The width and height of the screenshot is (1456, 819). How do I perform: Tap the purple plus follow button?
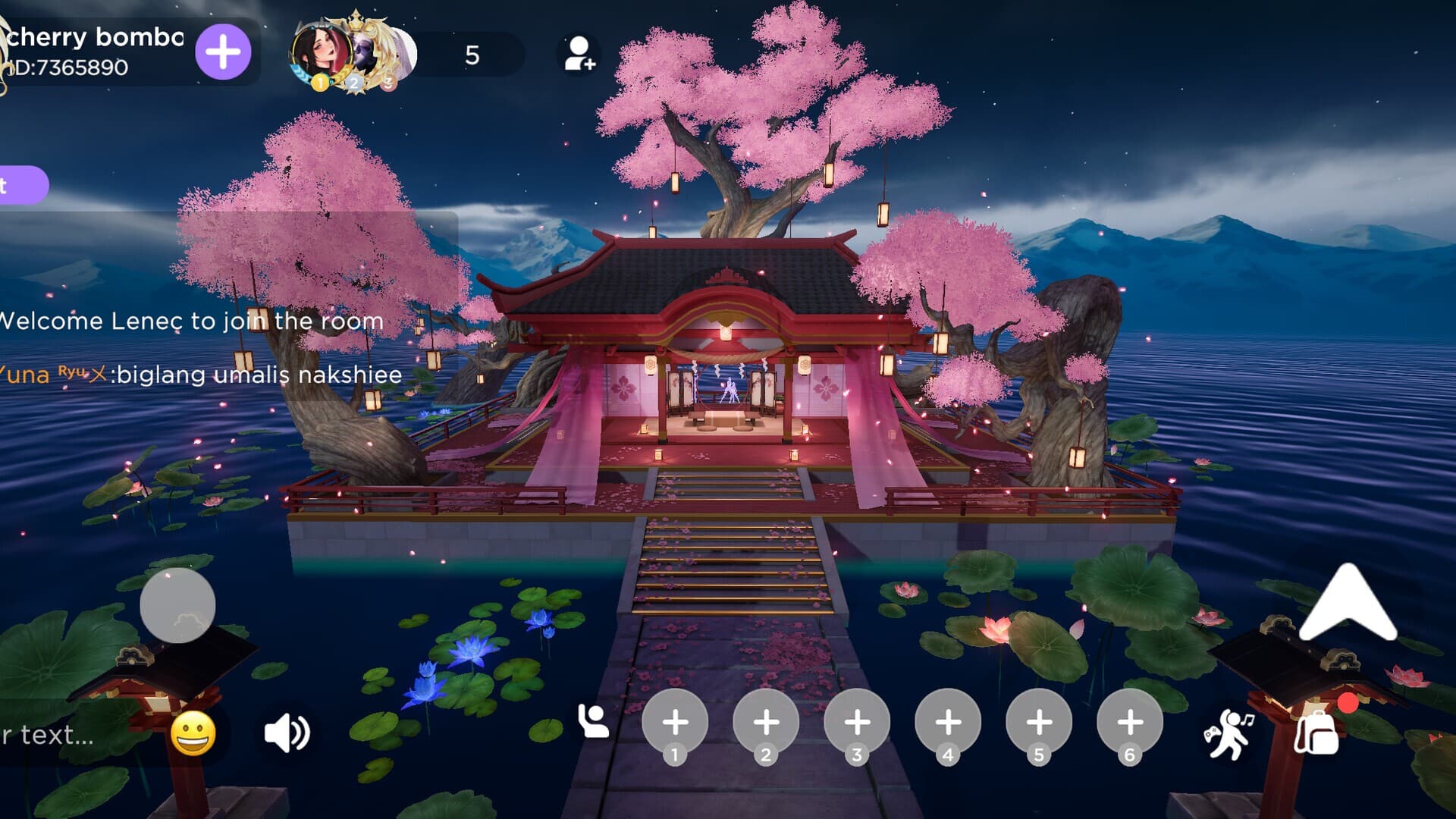[x=223, y=52]
